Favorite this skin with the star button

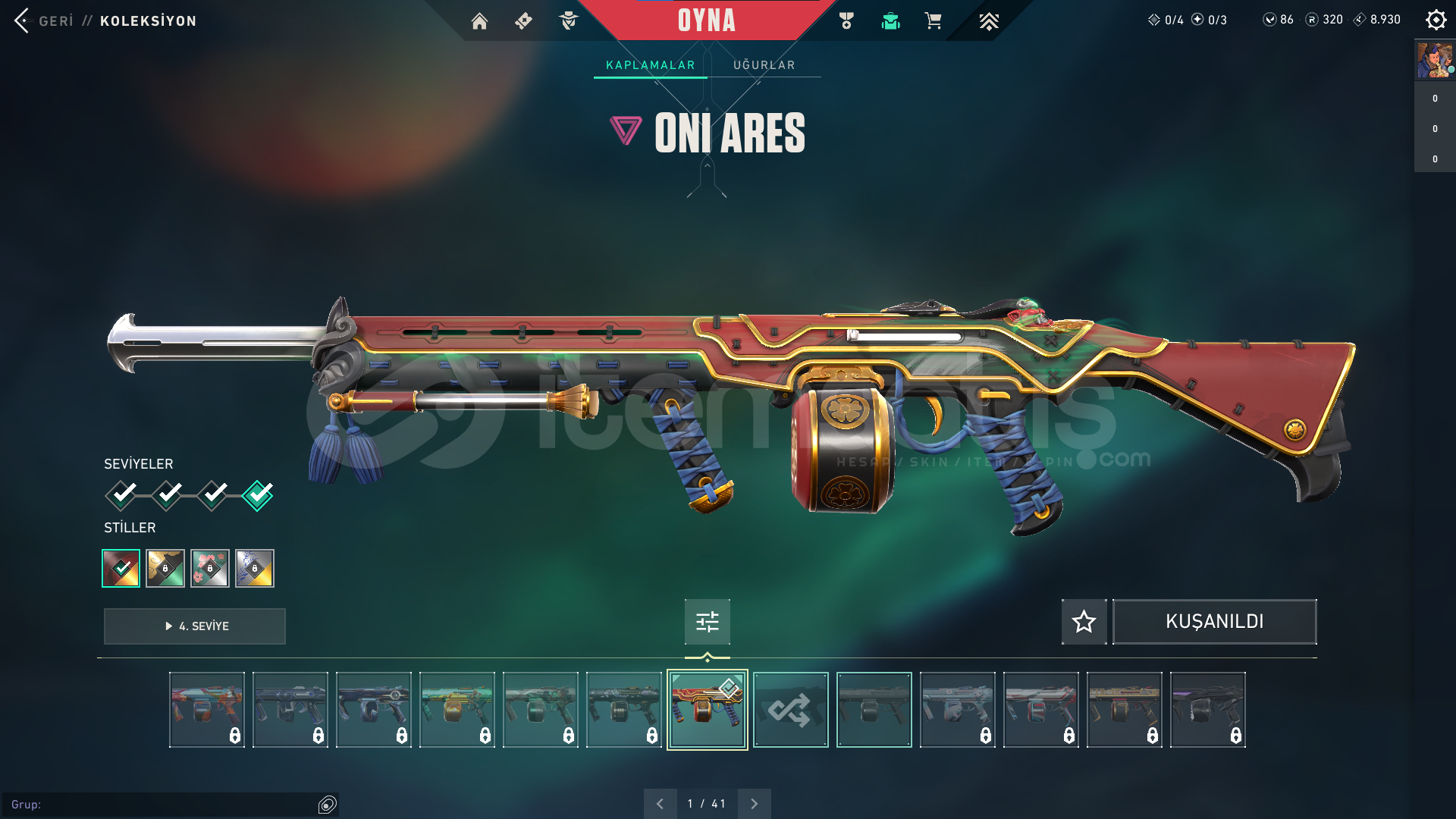(x=1084, y=622)
